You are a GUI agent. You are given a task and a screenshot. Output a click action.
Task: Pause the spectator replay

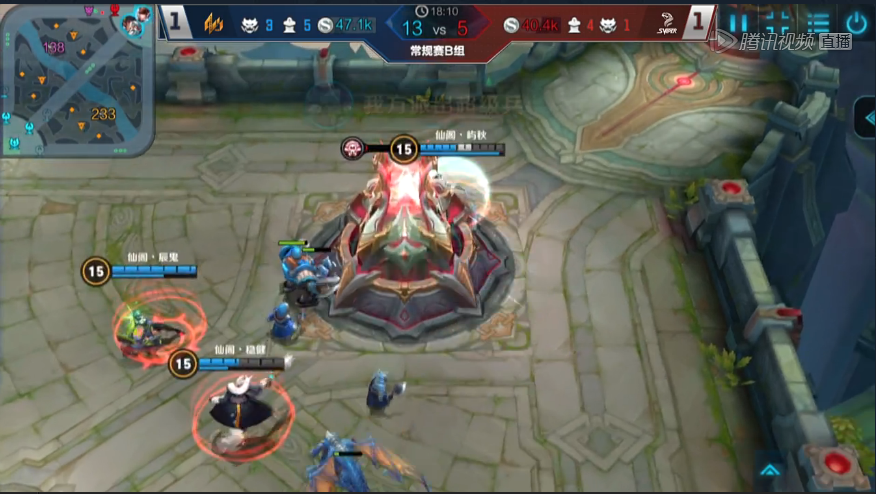(x=738, y=22)
